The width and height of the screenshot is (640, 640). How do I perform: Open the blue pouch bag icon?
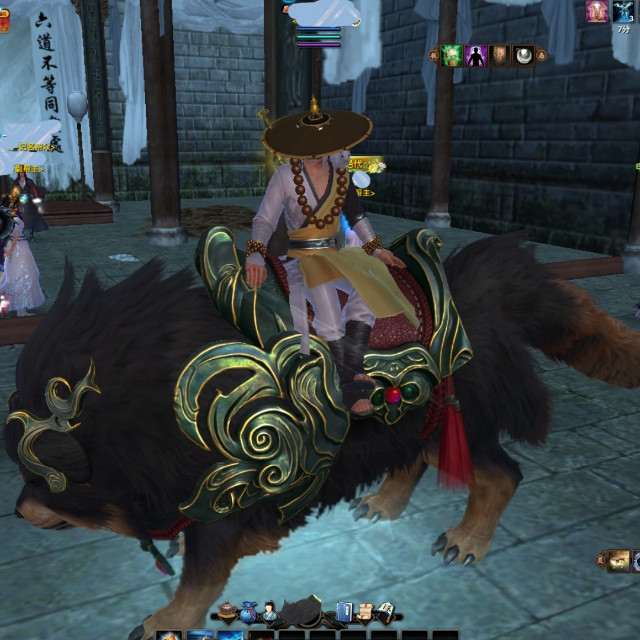pyautogui.click(x=249, y=611)
